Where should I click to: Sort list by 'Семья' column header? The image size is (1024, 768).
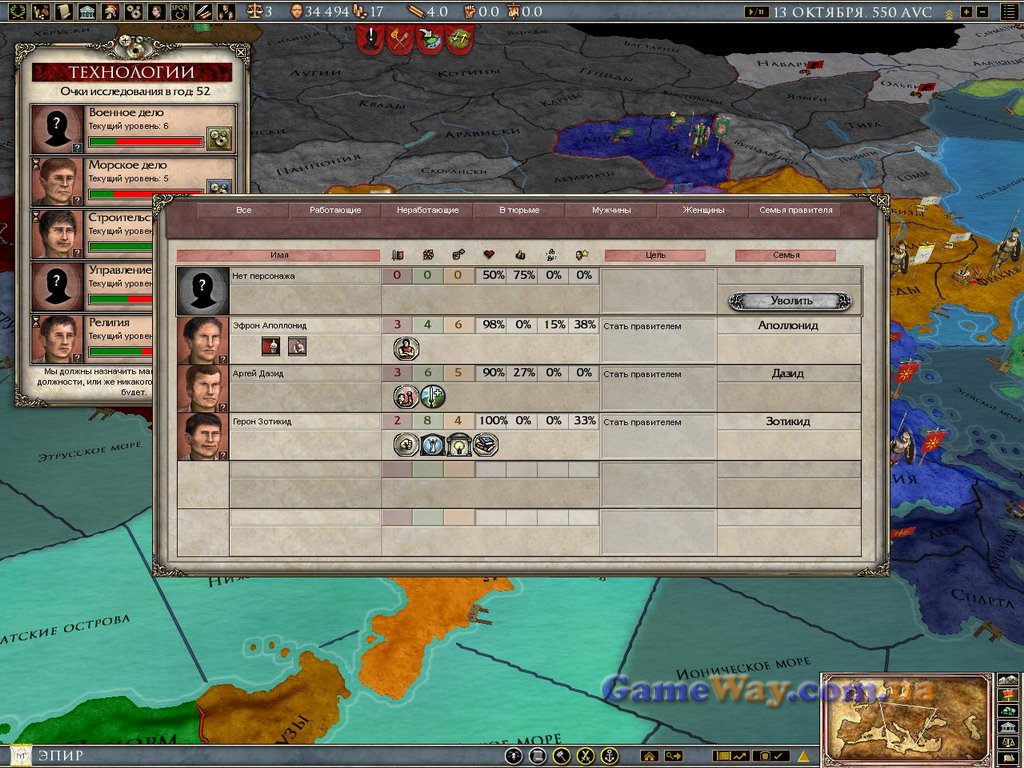coord(785,255)
